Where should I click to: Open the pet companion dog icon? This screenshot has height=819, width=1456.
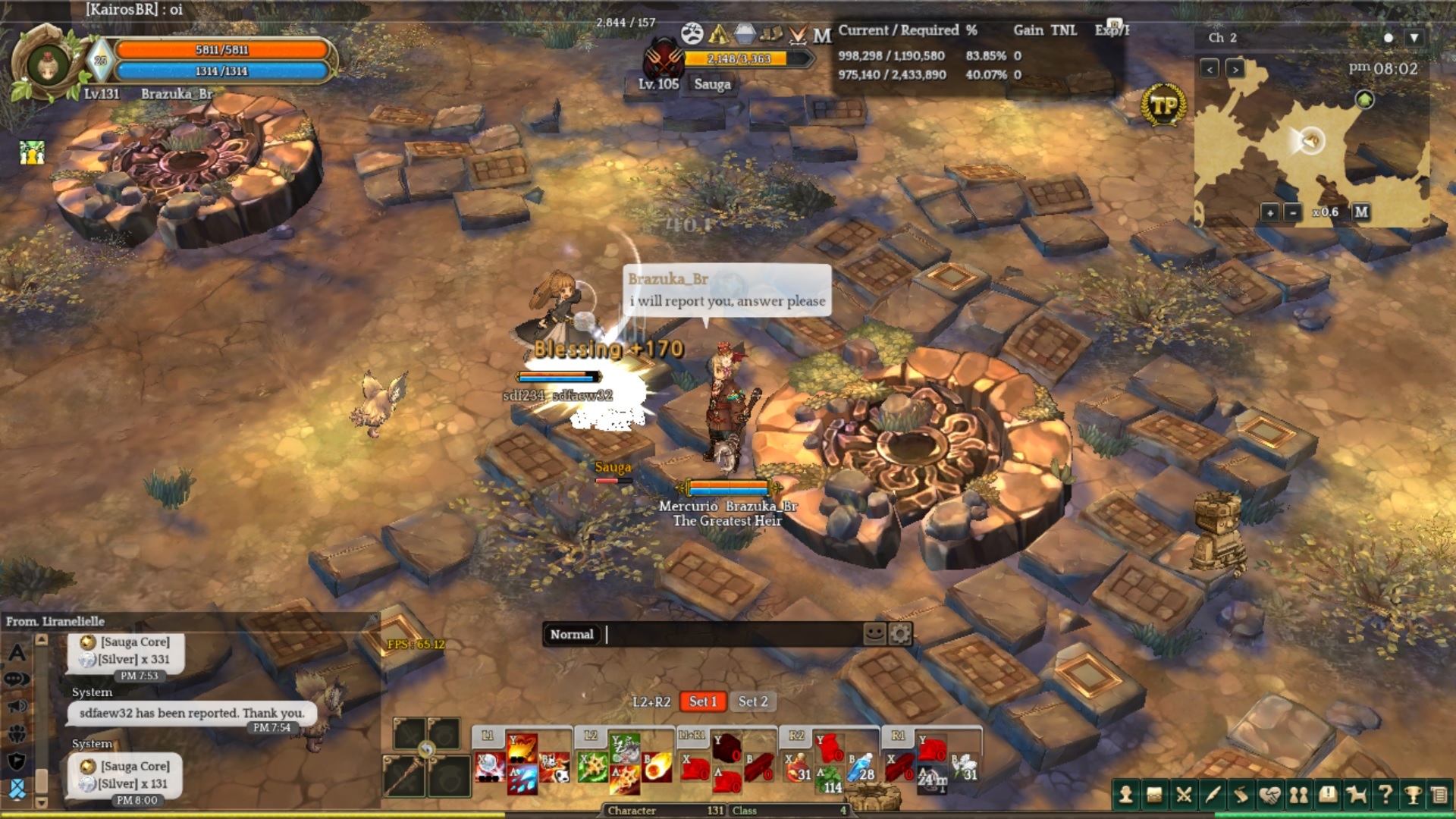[x=1356, y=795]
